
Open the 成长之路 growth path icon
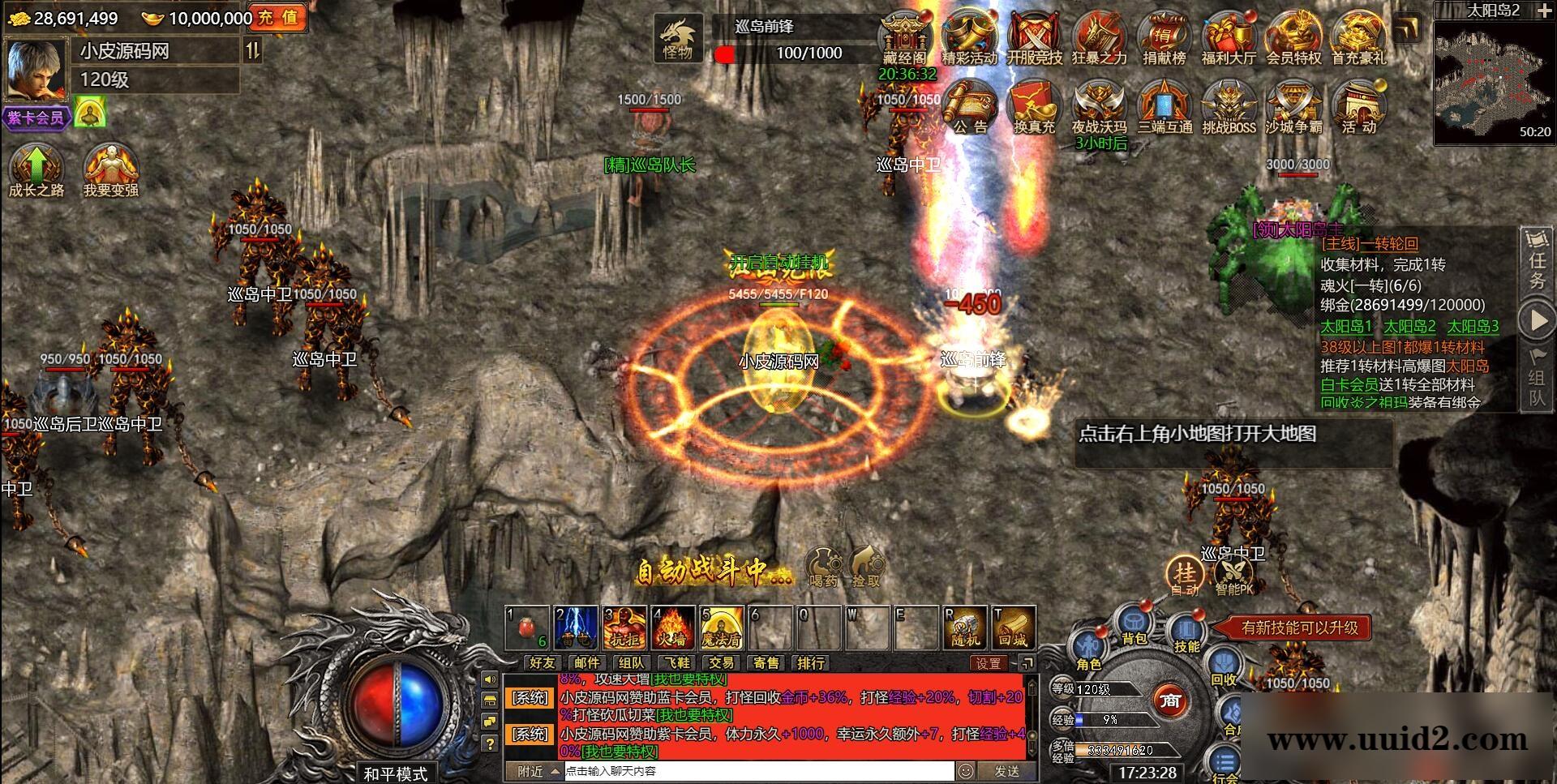tap(36, 170)
